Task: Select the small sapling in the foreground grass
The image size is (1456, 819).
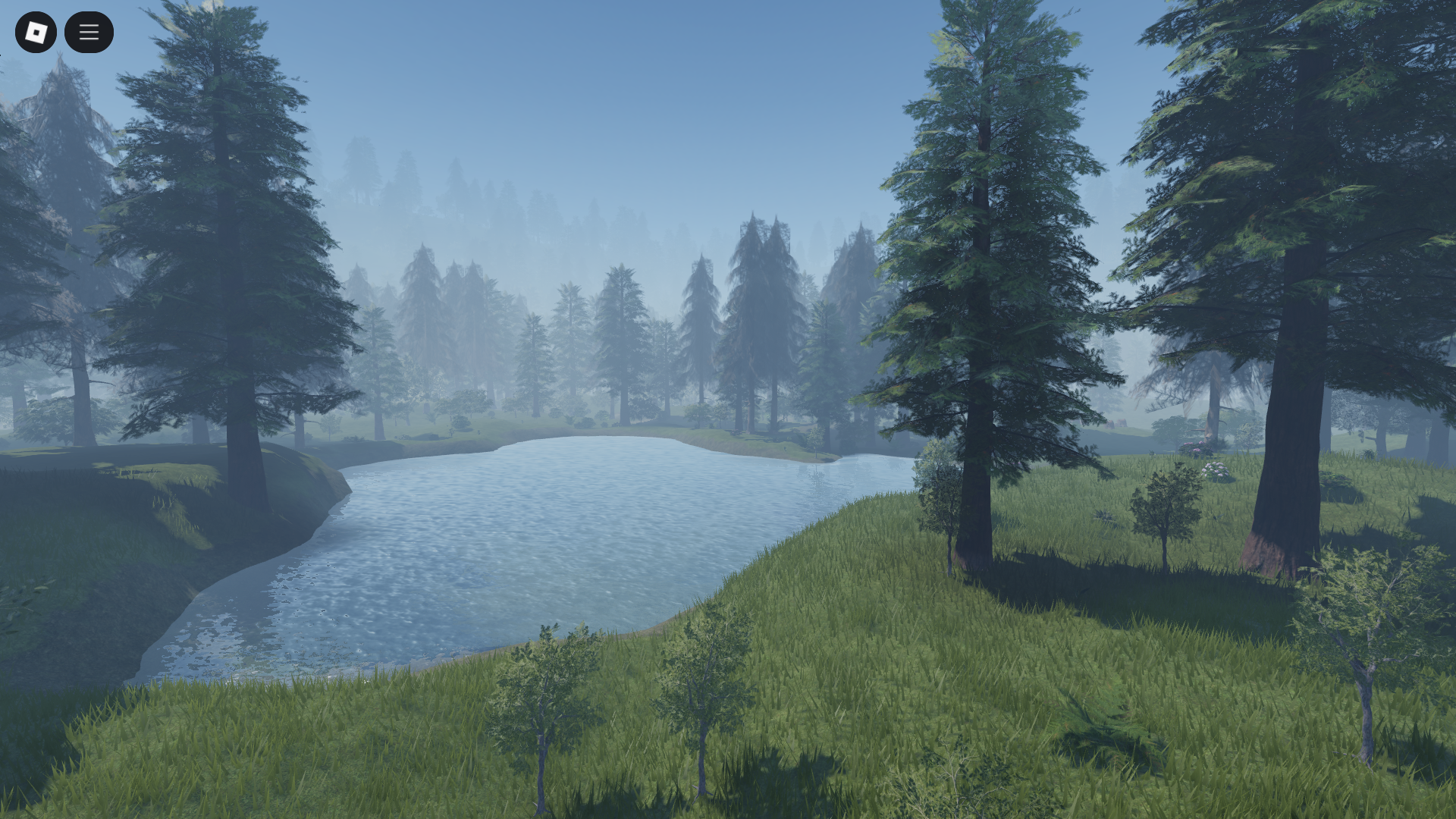Action: pos(542,705)
